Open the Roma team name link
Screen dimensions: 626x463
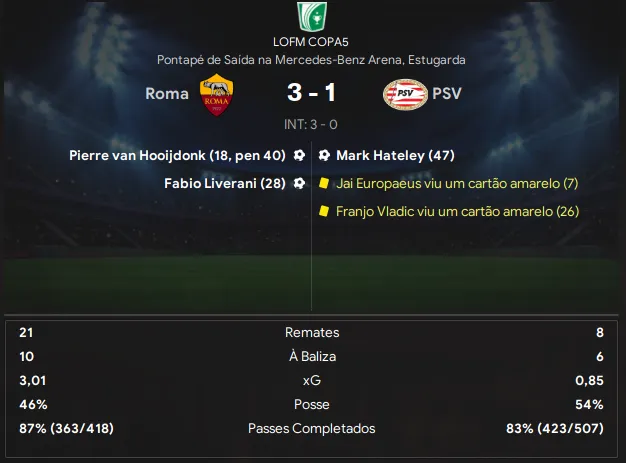pos(167,95)
